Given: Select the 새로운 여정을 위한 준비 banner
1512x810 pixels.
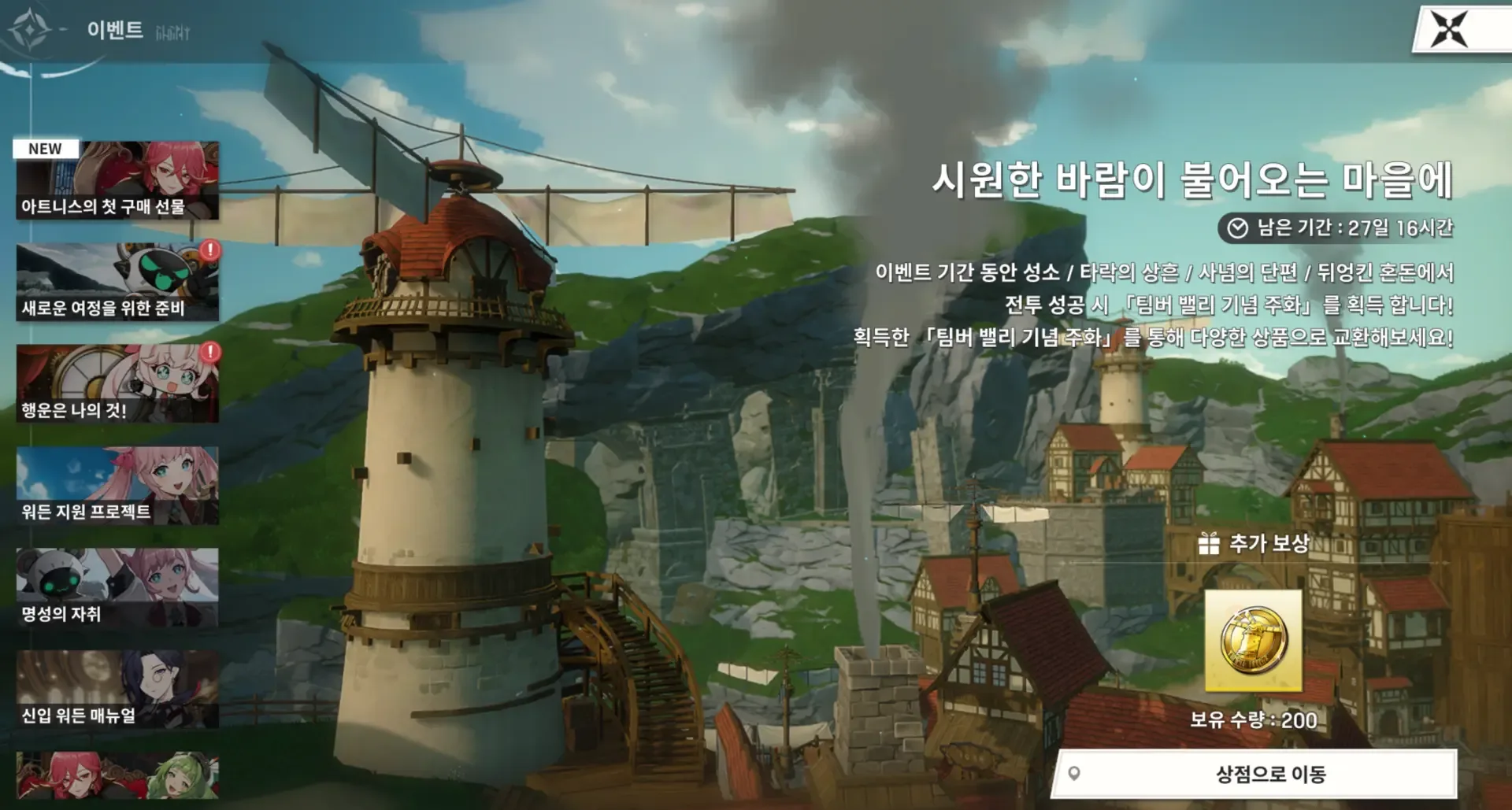Looking at the screenshot, I should pos(115,283).
